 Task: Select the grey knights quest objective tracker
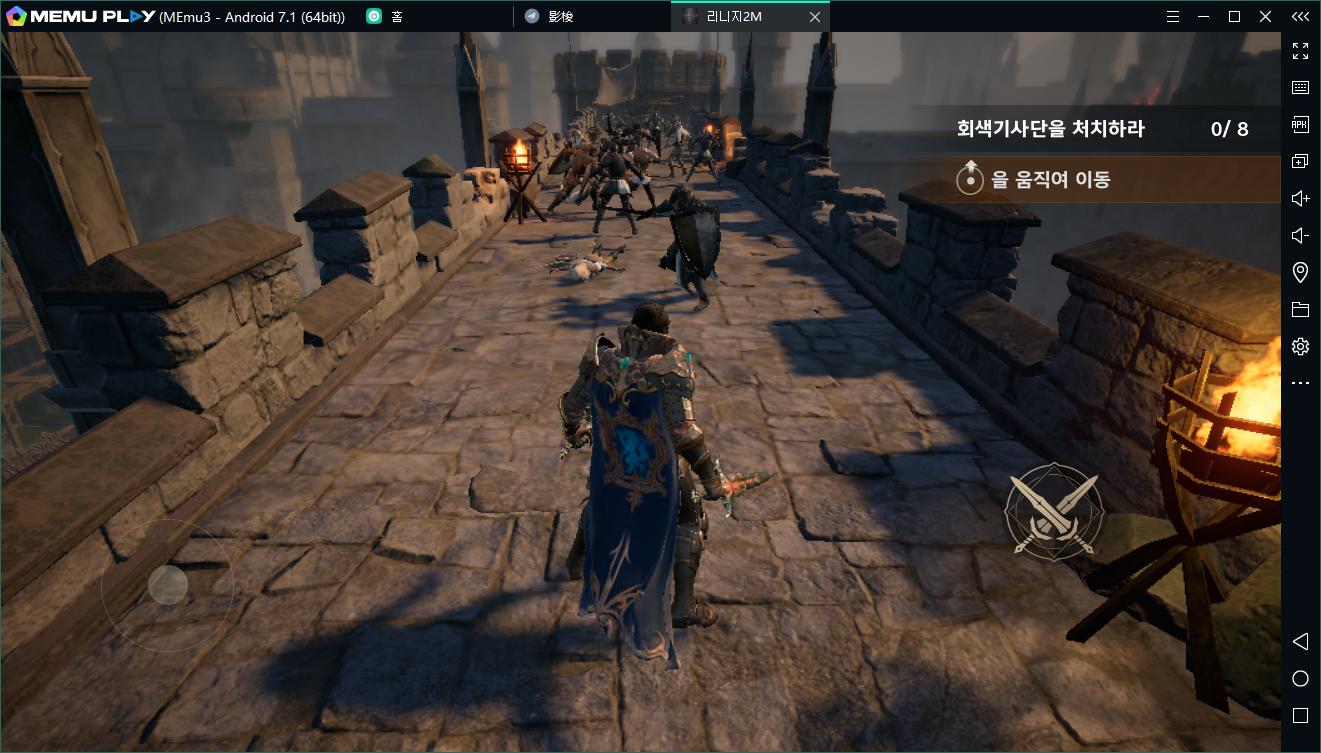1100,129
